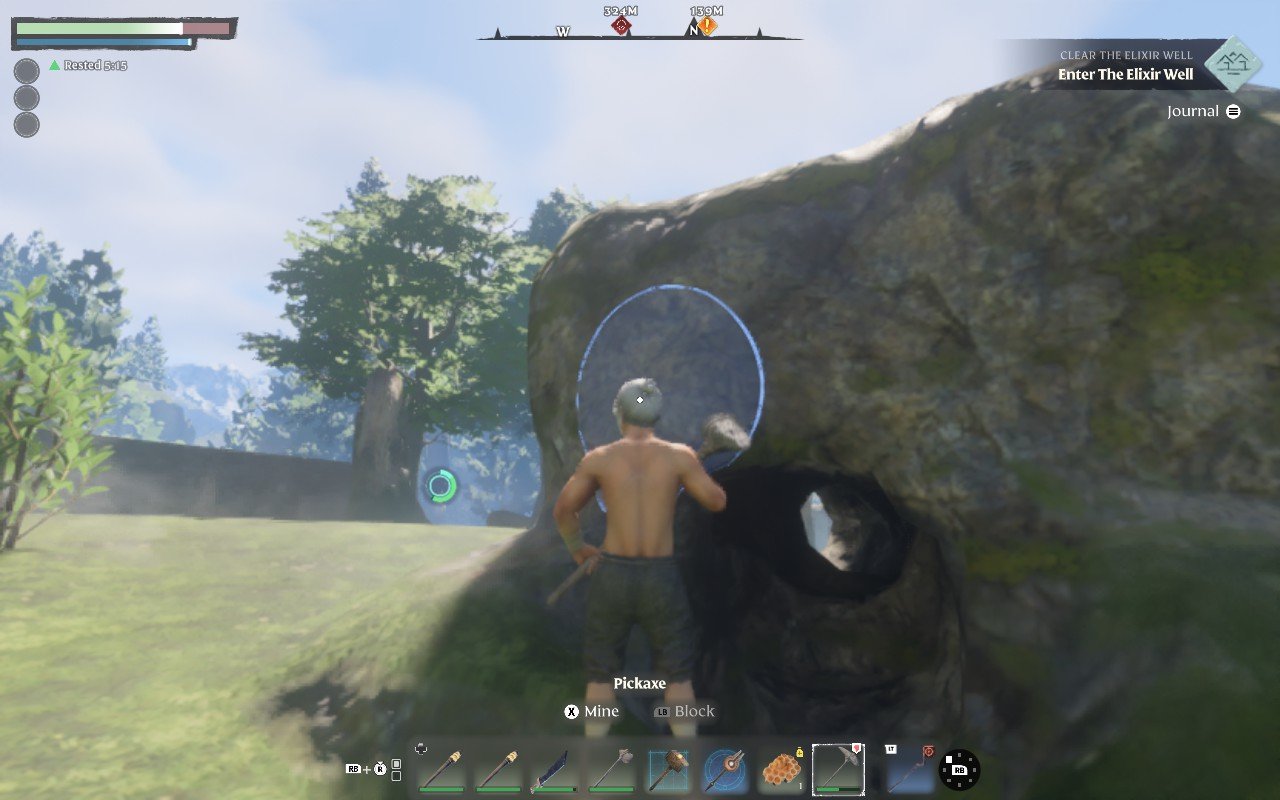The image size is (1280, 800).
Task: Click the highlighted pickaxe hotbar slot
Action: [x=838, y=769]
